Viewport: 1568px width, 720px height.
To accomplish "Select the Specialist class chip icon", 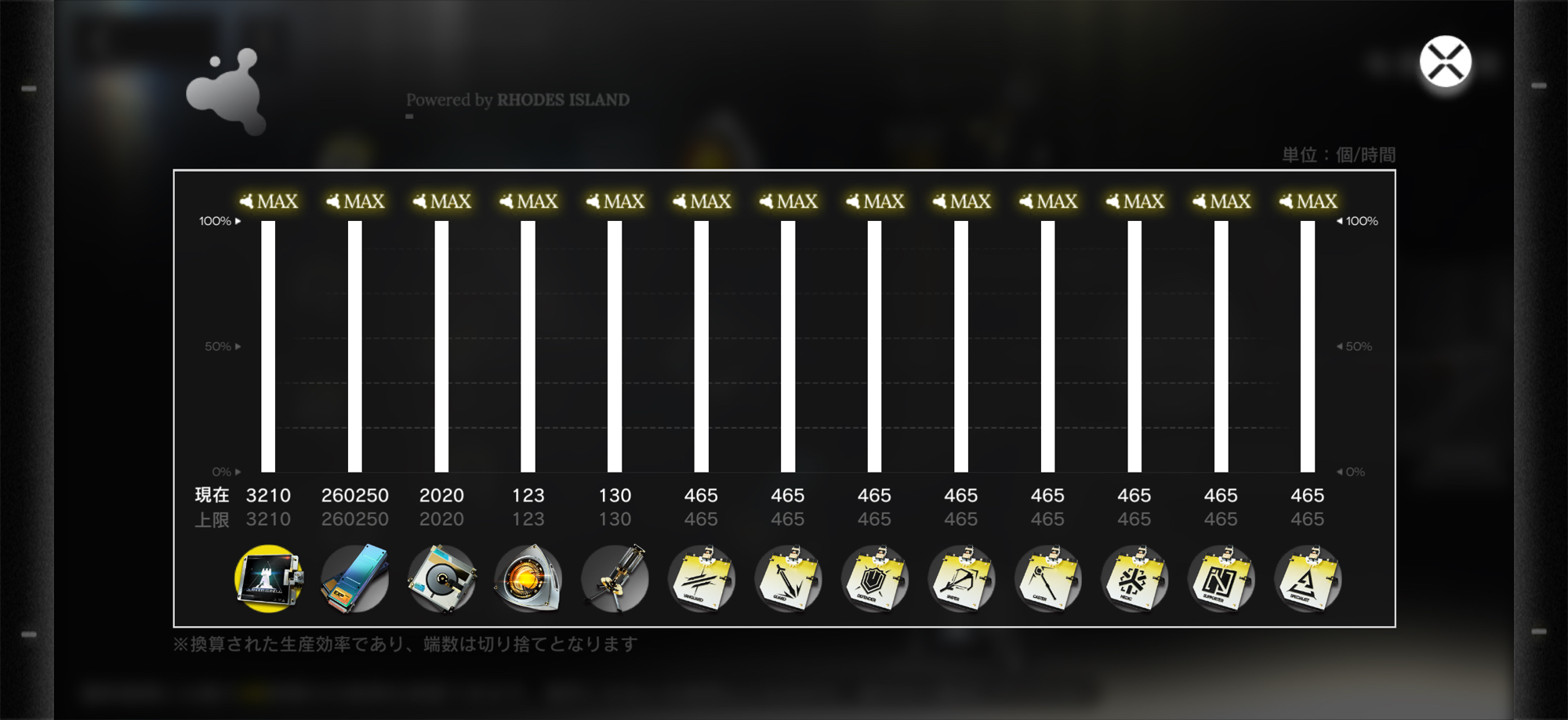I will click(x=1308, y=579).
